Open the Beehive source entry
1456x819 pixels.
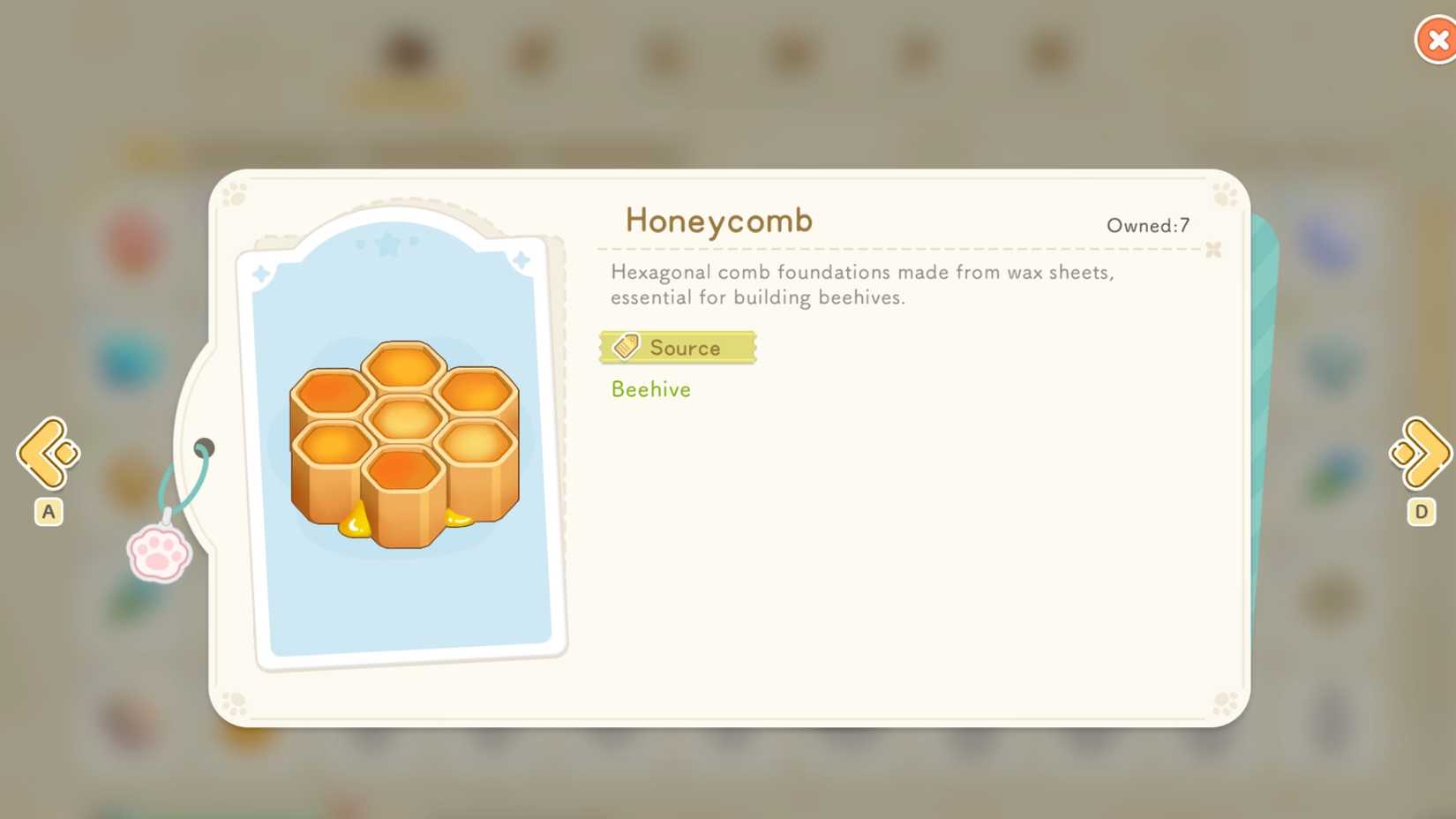coord(651,389)
